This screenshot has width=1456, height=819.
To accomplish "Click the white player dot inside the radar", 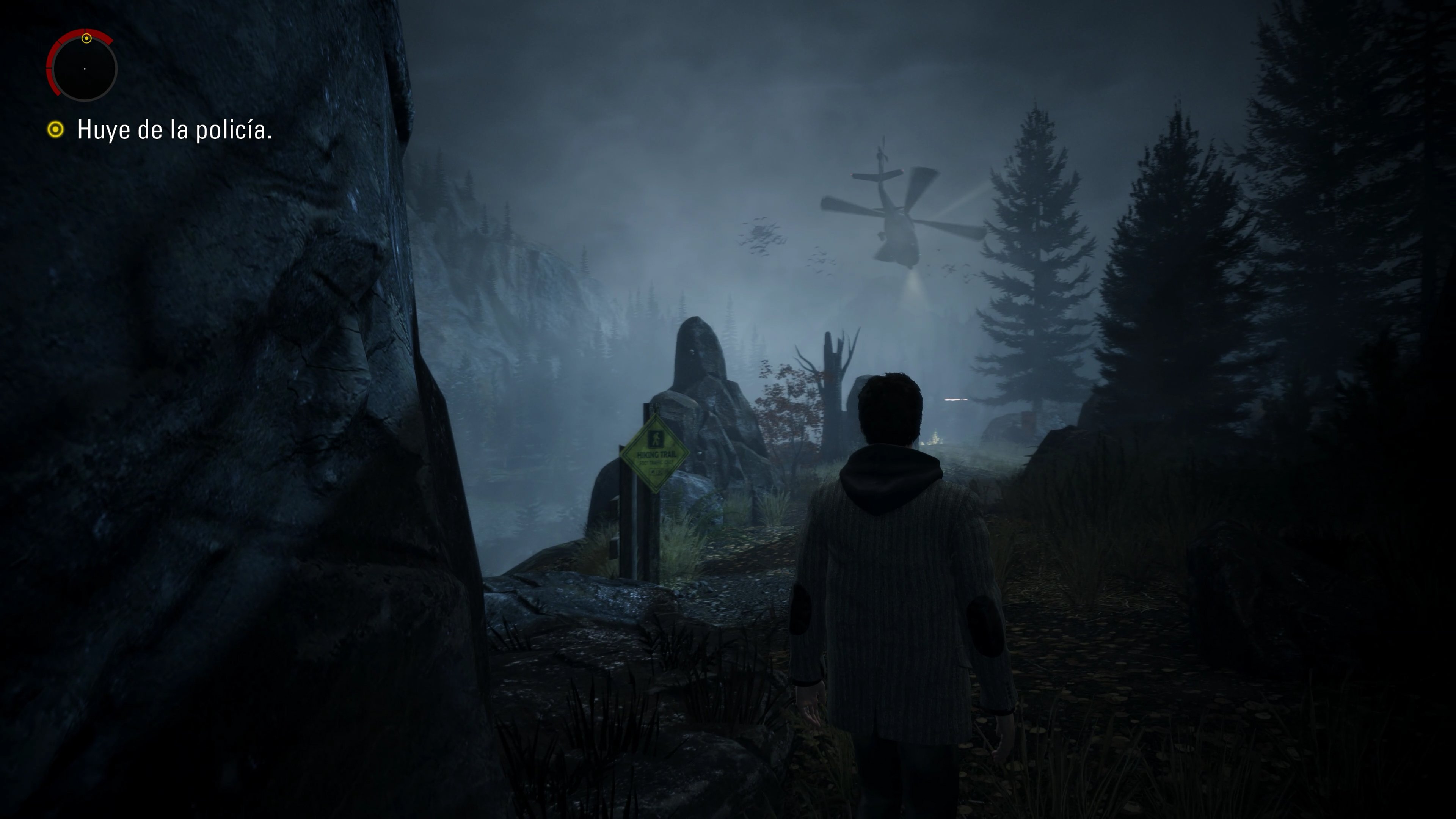I will click(x=85, y=69).
